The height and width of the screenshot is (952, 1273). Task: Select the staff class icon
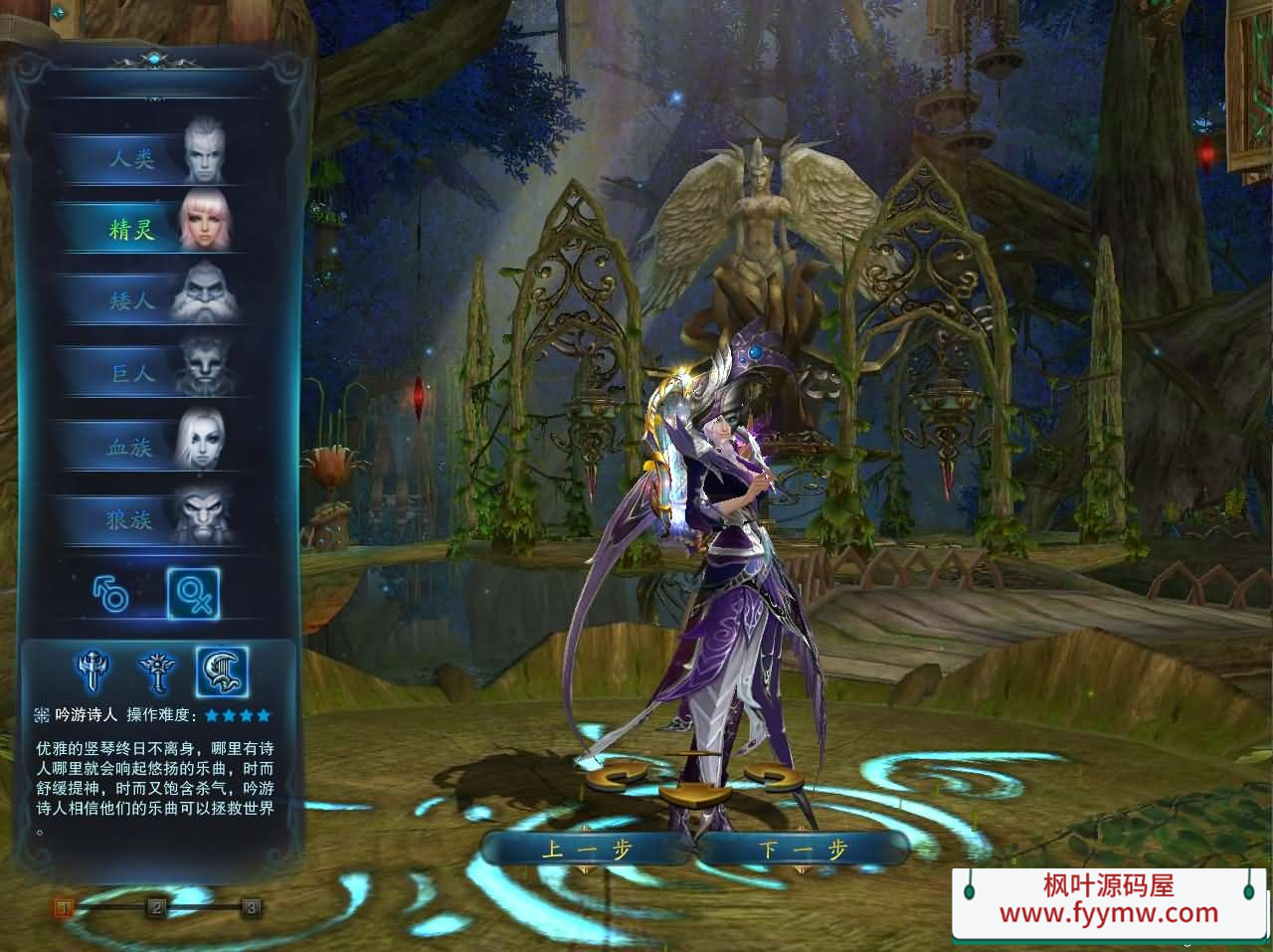point(156,672)
